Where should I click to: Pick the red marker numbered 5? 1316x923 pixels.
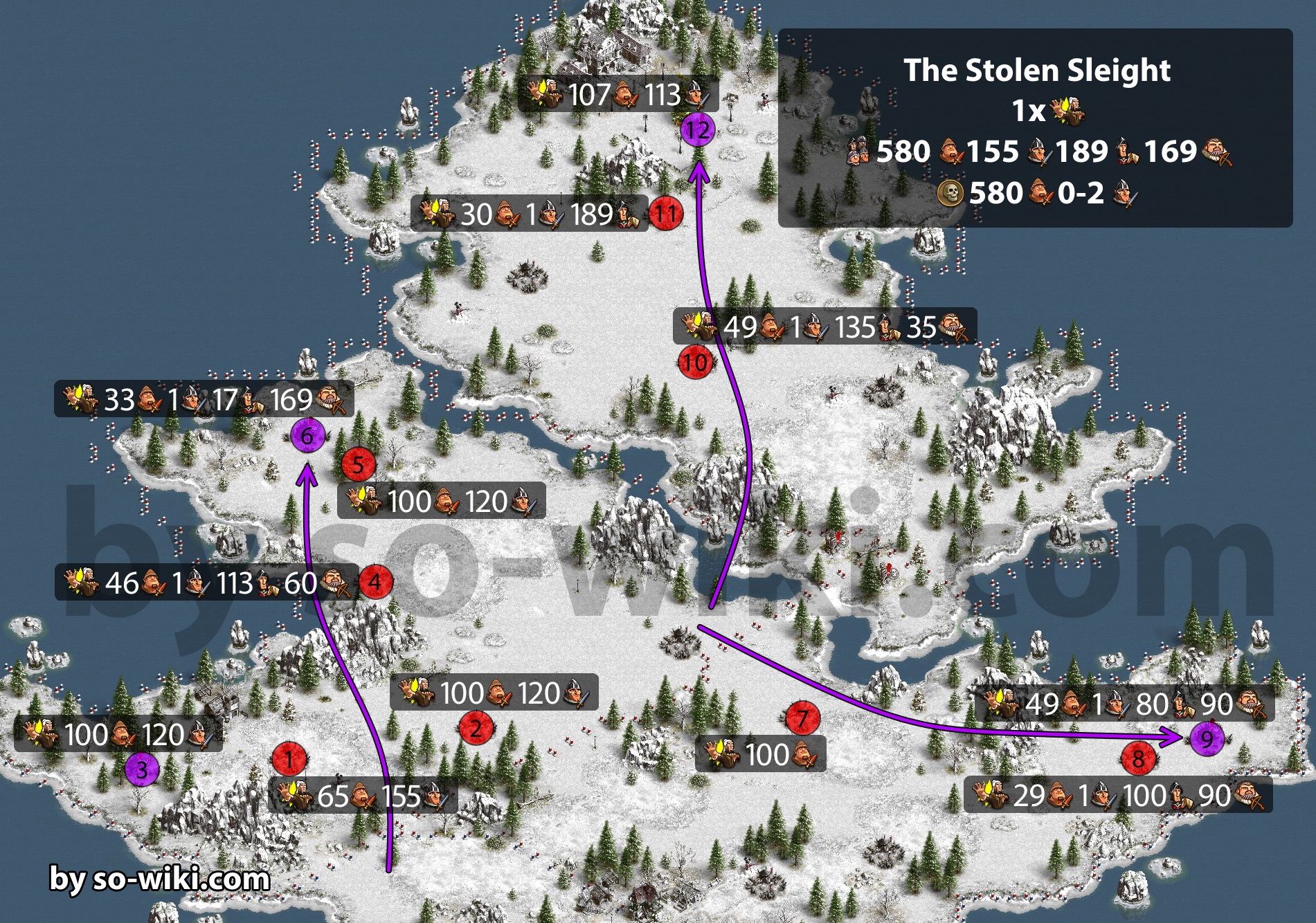tap(358, 464)
